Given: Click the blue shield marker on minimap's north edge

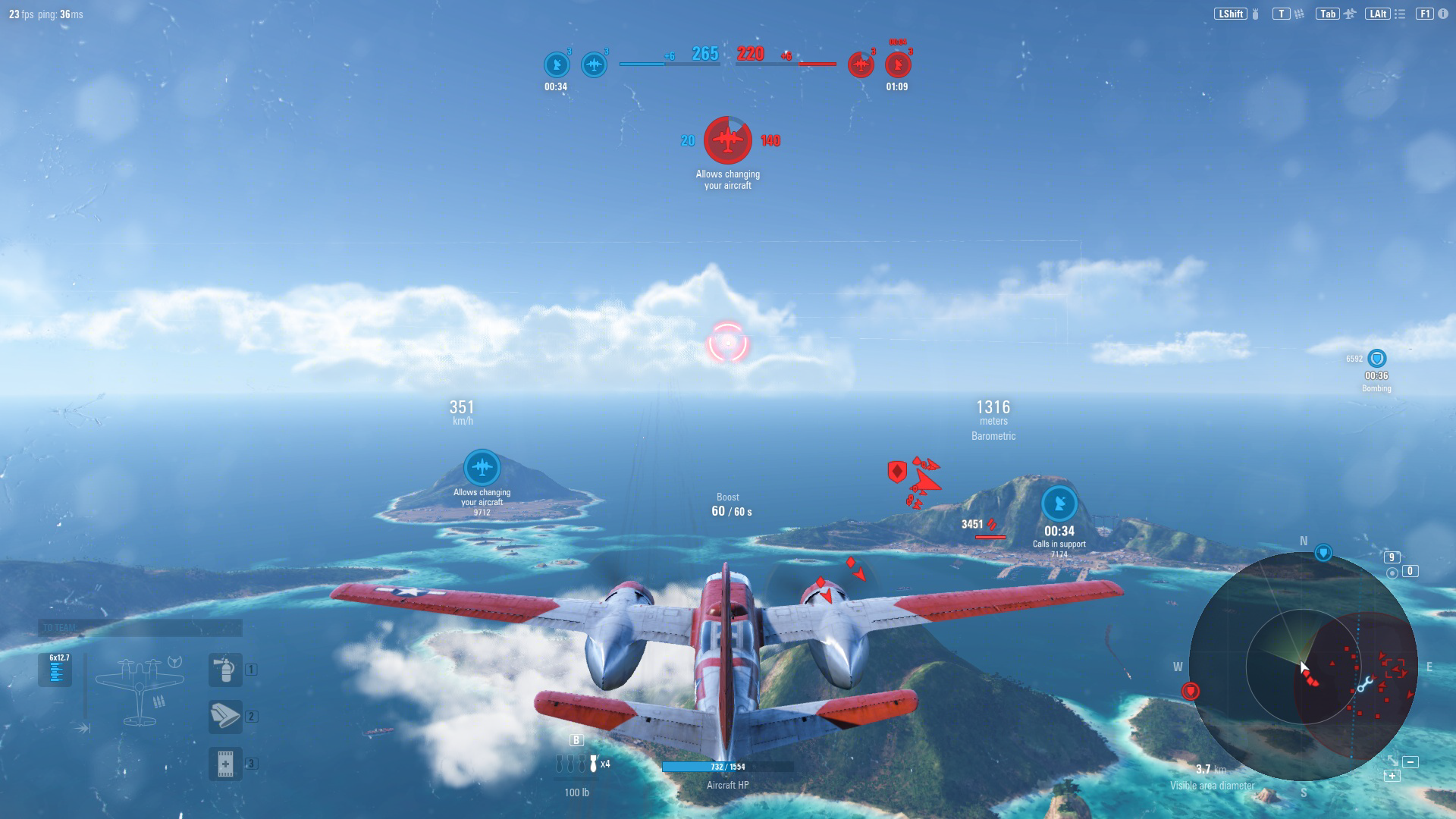Looking at the screenshot, I should point(1323,553).
